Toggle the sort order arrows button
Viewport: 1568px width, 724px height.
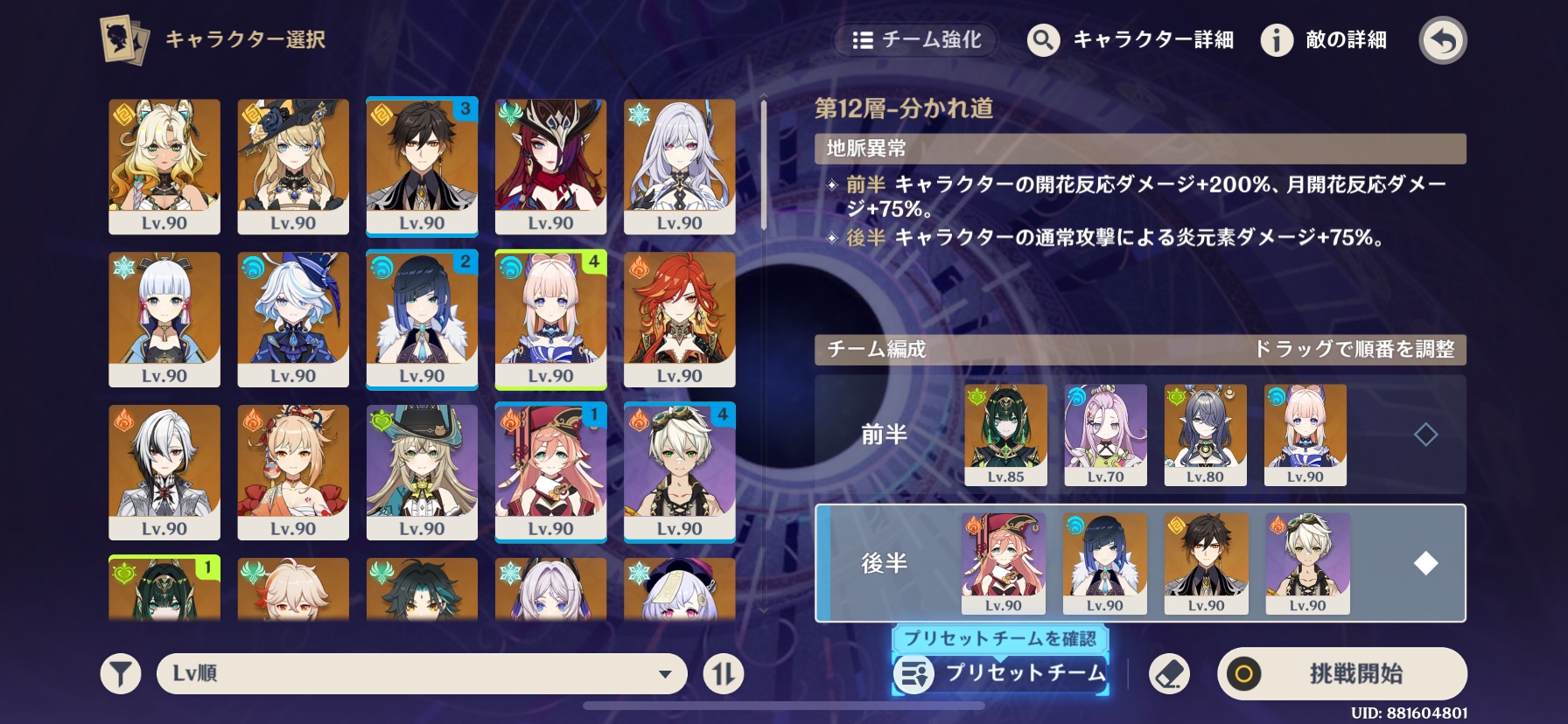[724, 674]
